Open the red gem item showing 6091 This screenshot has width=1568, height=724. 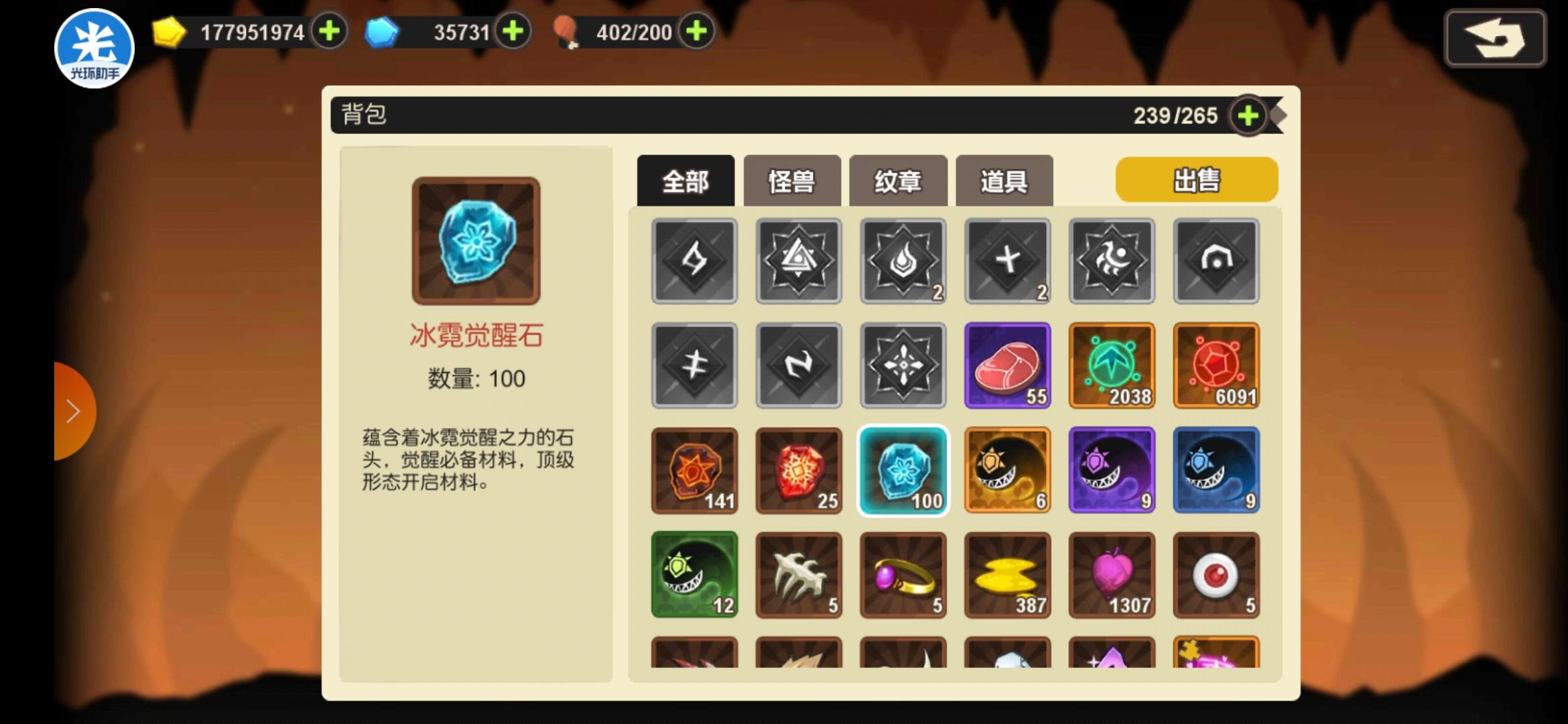coord(1216,365)
